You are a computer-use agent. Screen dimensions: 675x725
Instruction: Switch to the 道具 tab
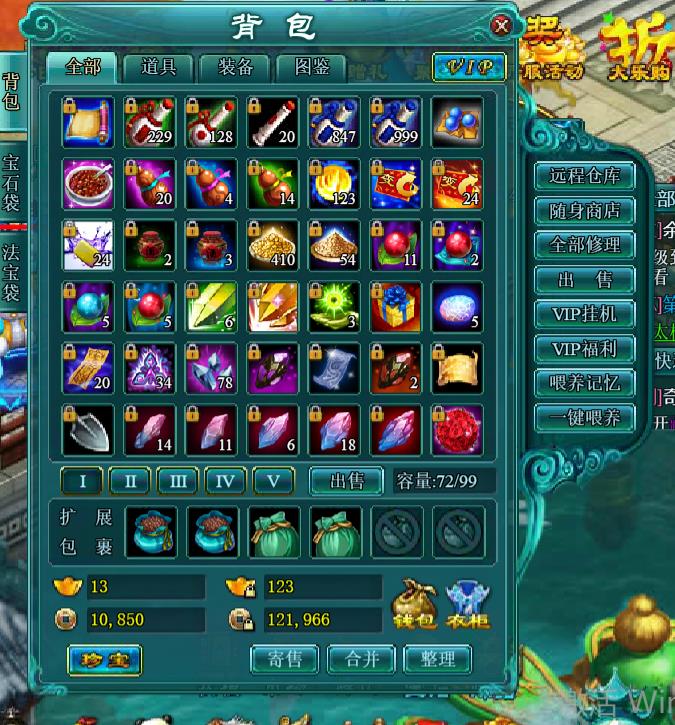point(159,67)
